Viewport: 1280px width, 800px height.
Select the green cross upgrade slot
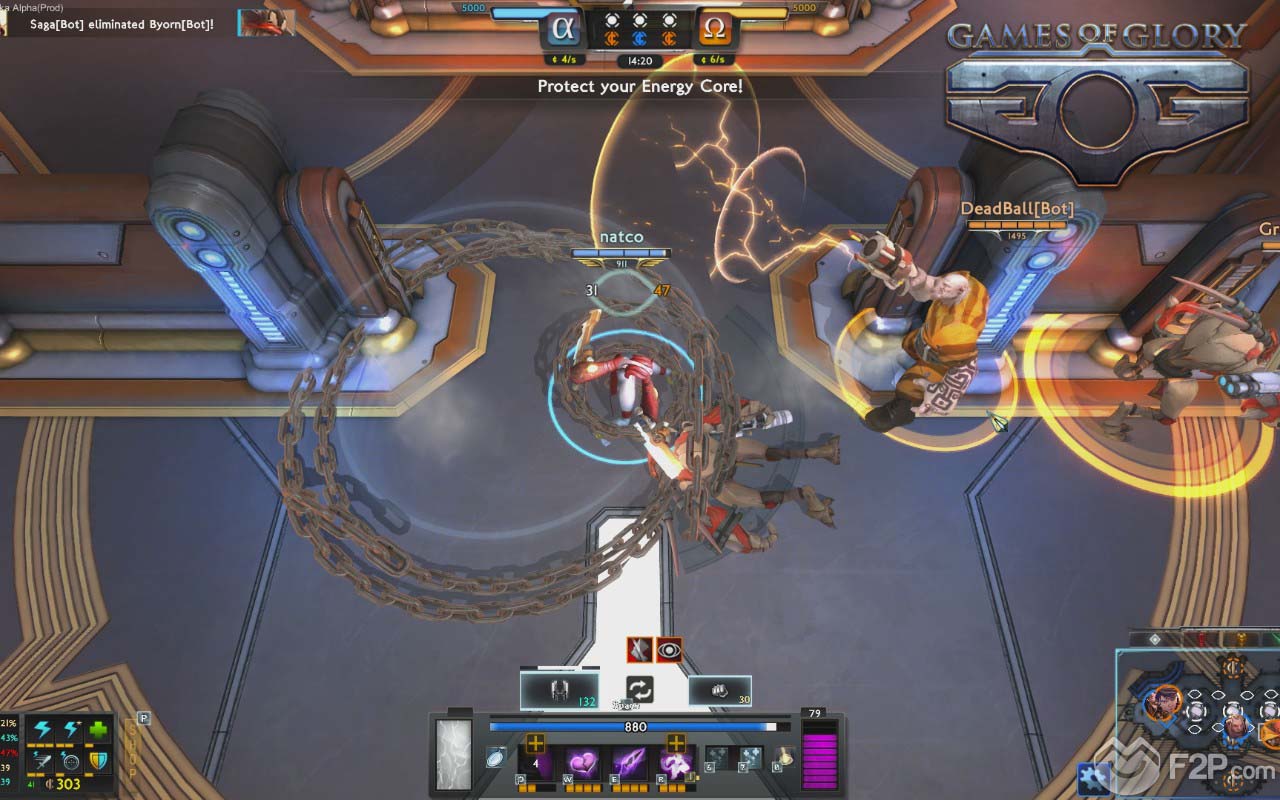(97, 731)
